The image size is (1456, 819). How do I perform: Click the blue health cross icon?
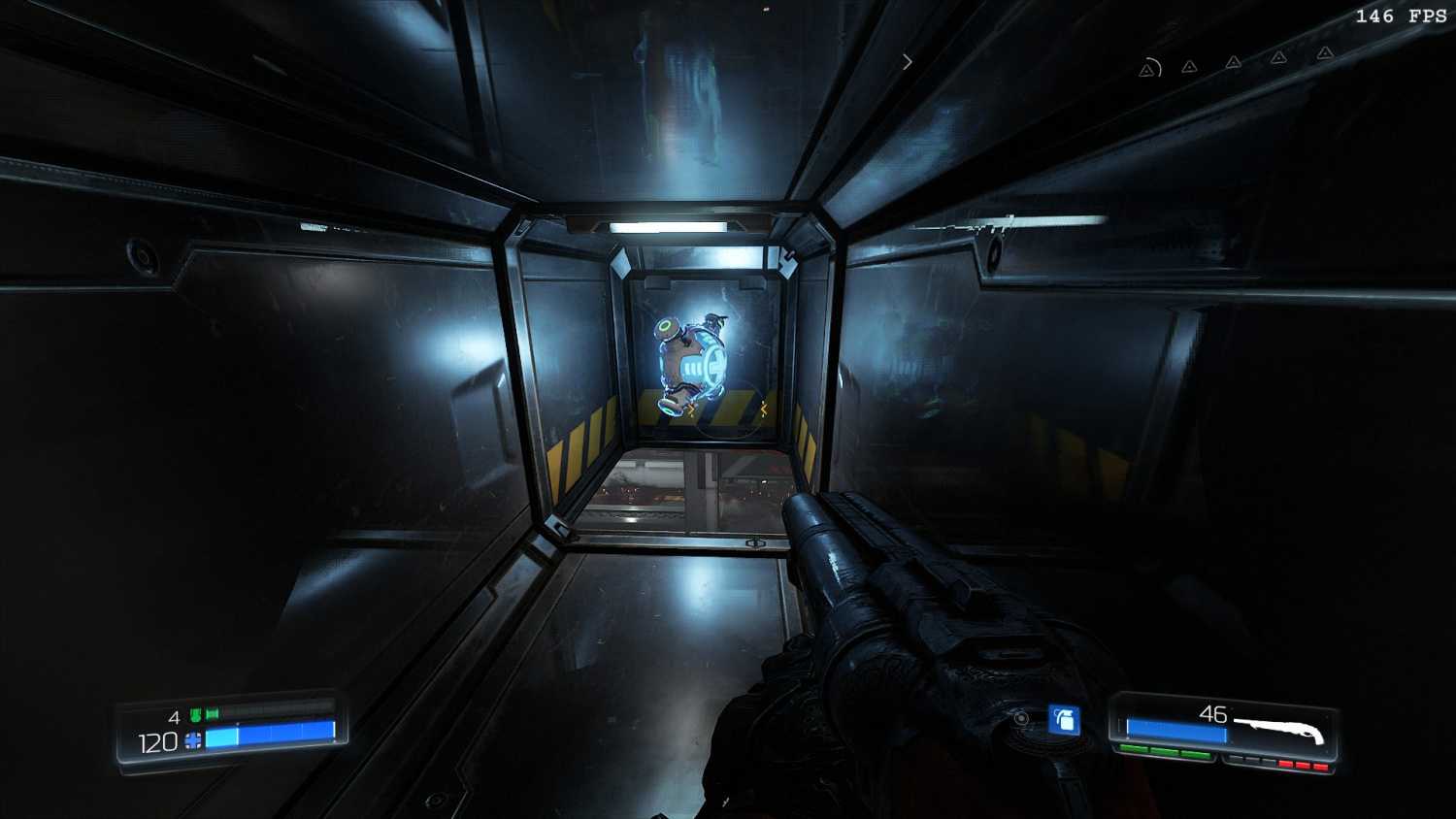(193, 741)
